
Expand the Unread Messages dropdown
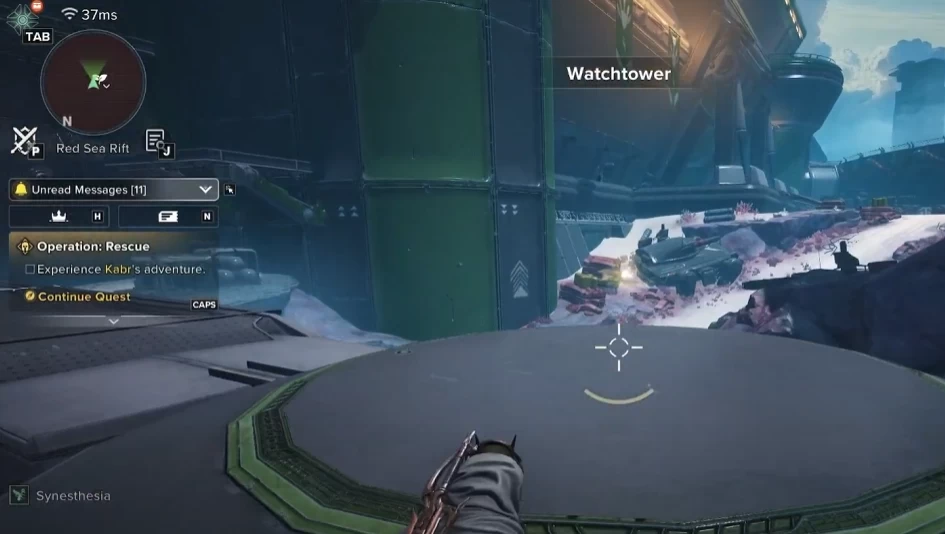(206, 189)
